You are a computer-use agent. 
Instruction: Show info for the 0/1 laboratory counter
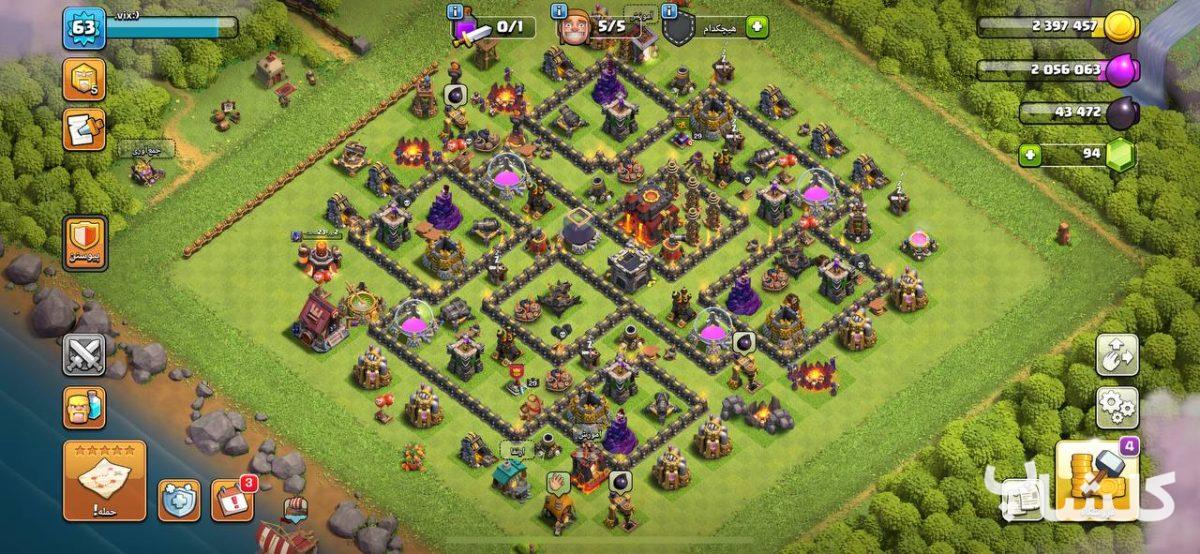[x=456, y=11]
